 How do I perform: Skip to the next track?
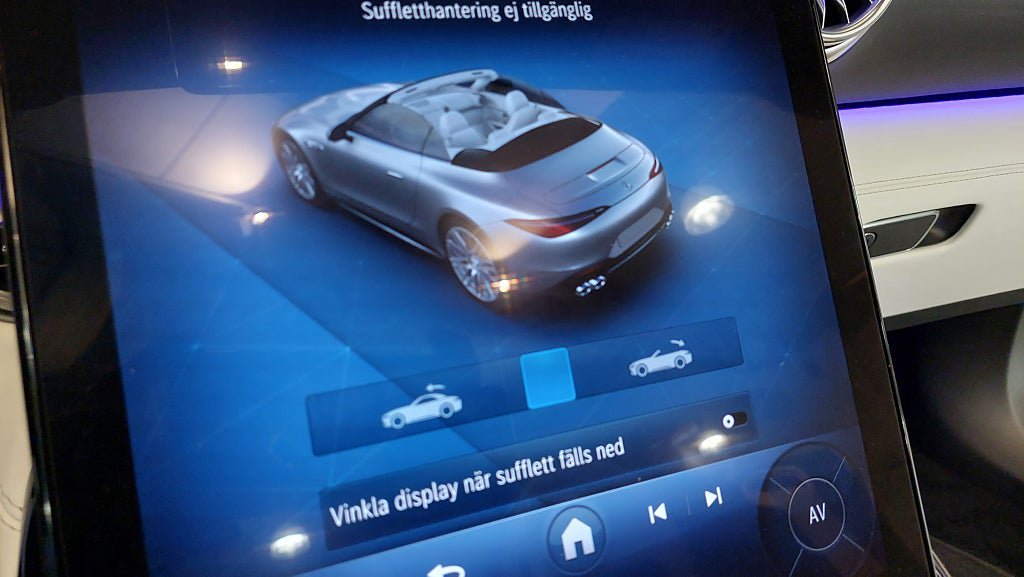[713, 498]
